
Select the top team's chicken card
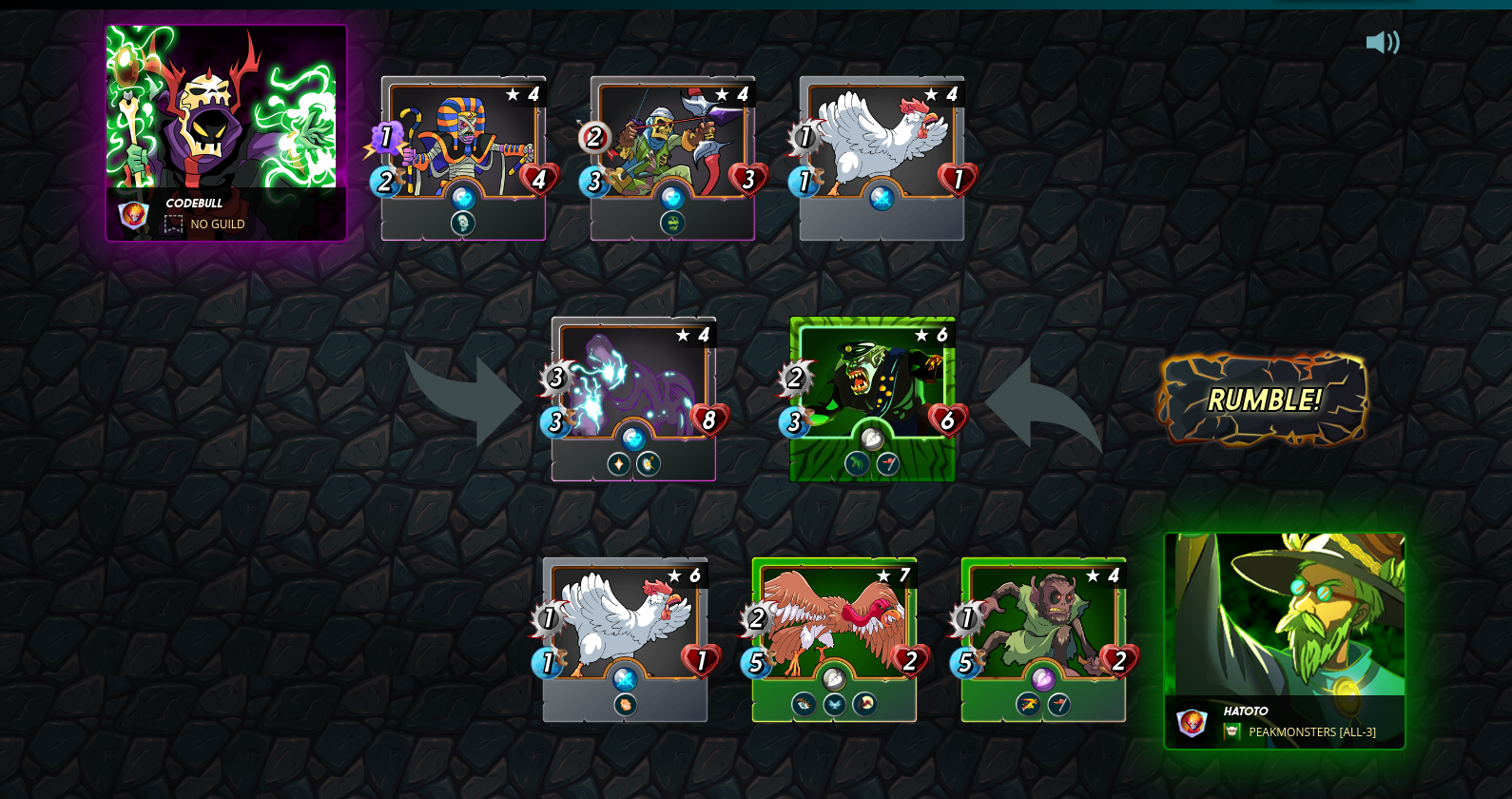(x=882, y=158)
